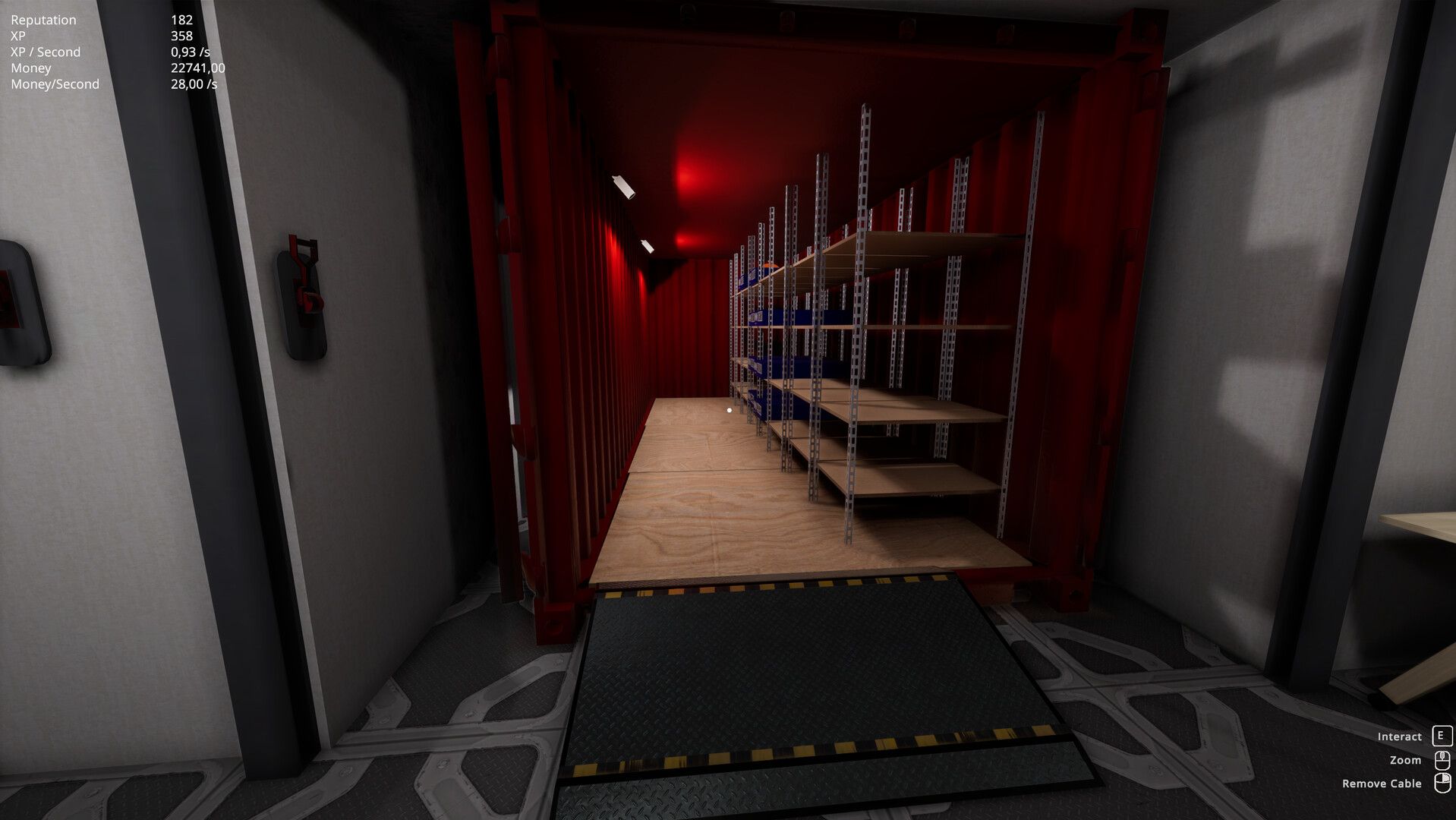Click the second ceiling spotlight inside container
Screen dimensions: 1456x820
pyautogui.click(x=647, y=247)
